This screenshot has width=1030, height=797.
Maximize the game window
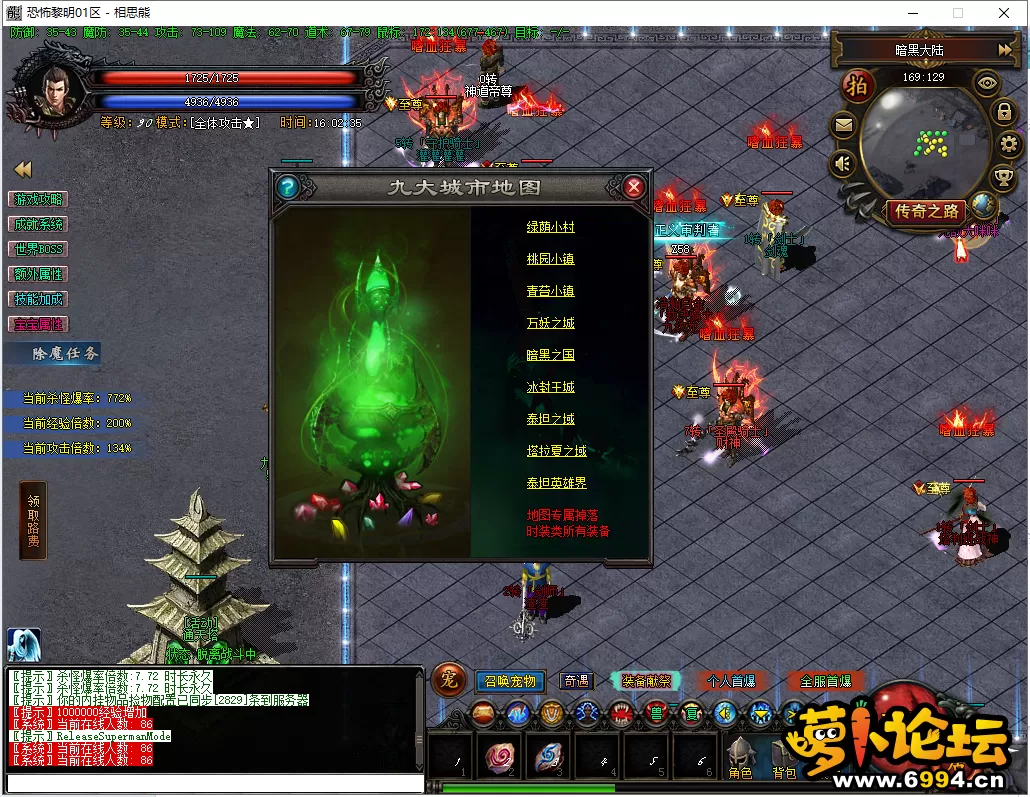click(x=957, y=13)
